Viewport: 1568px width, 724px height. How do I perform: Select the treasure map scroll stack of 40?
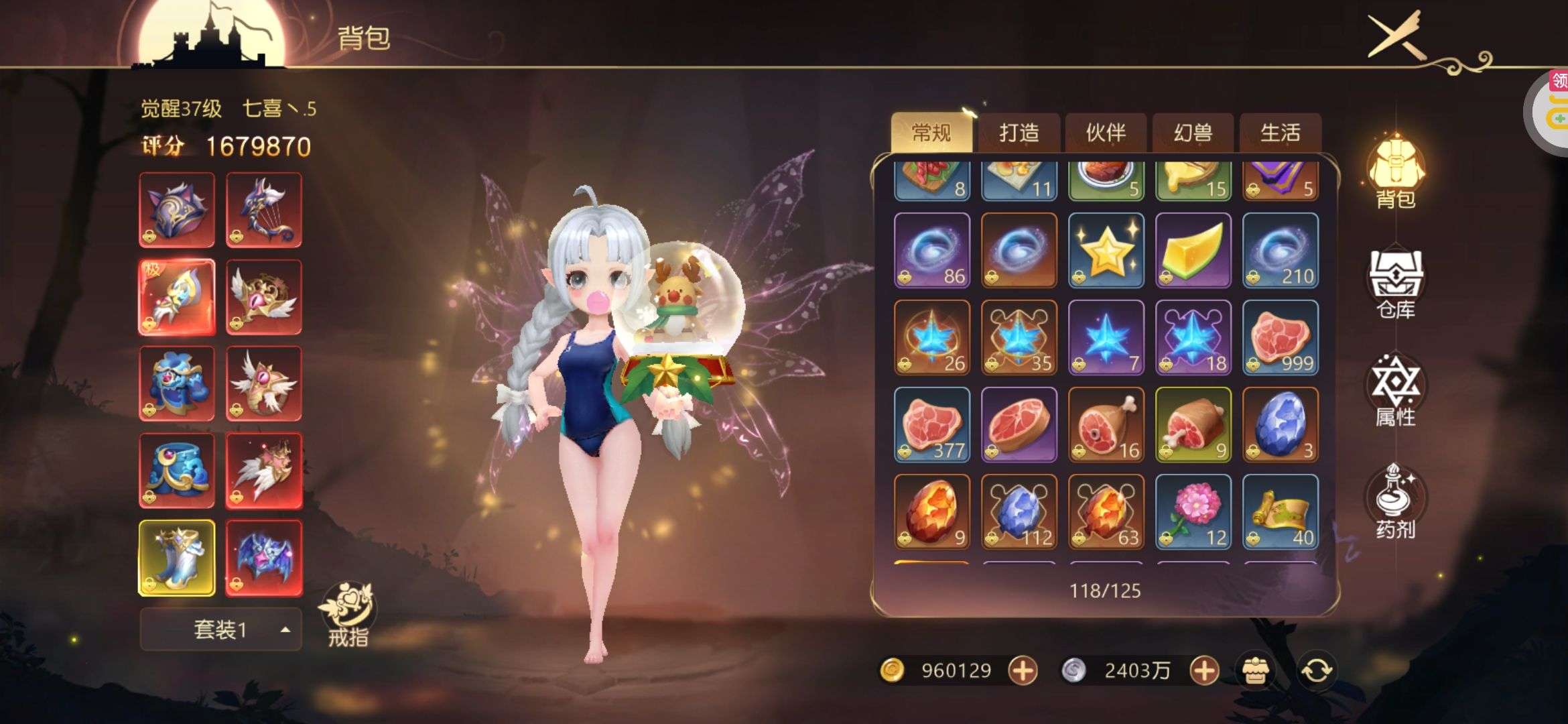[1280, 511]
